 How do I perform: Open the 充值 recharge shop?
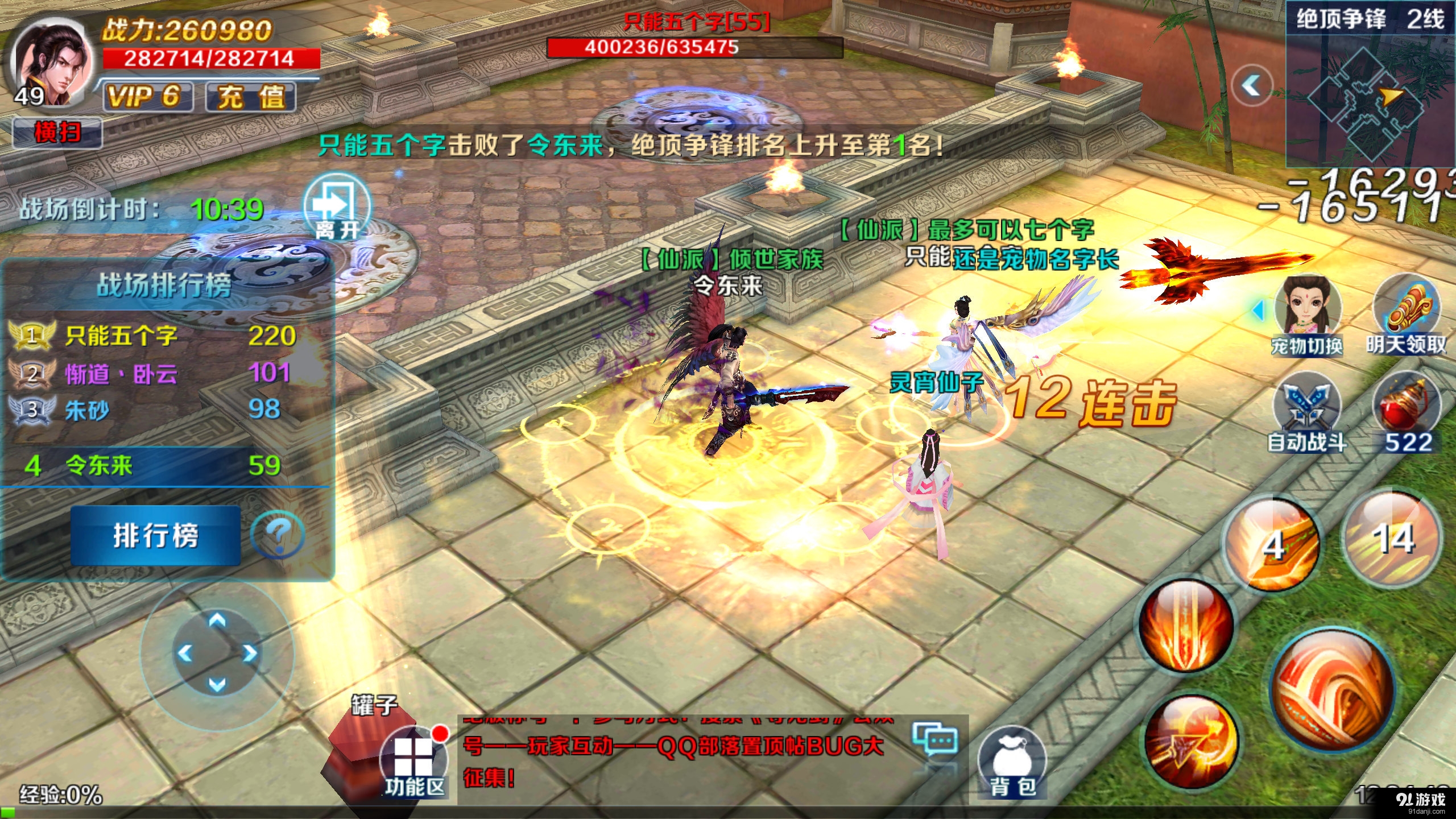(250, 96)
